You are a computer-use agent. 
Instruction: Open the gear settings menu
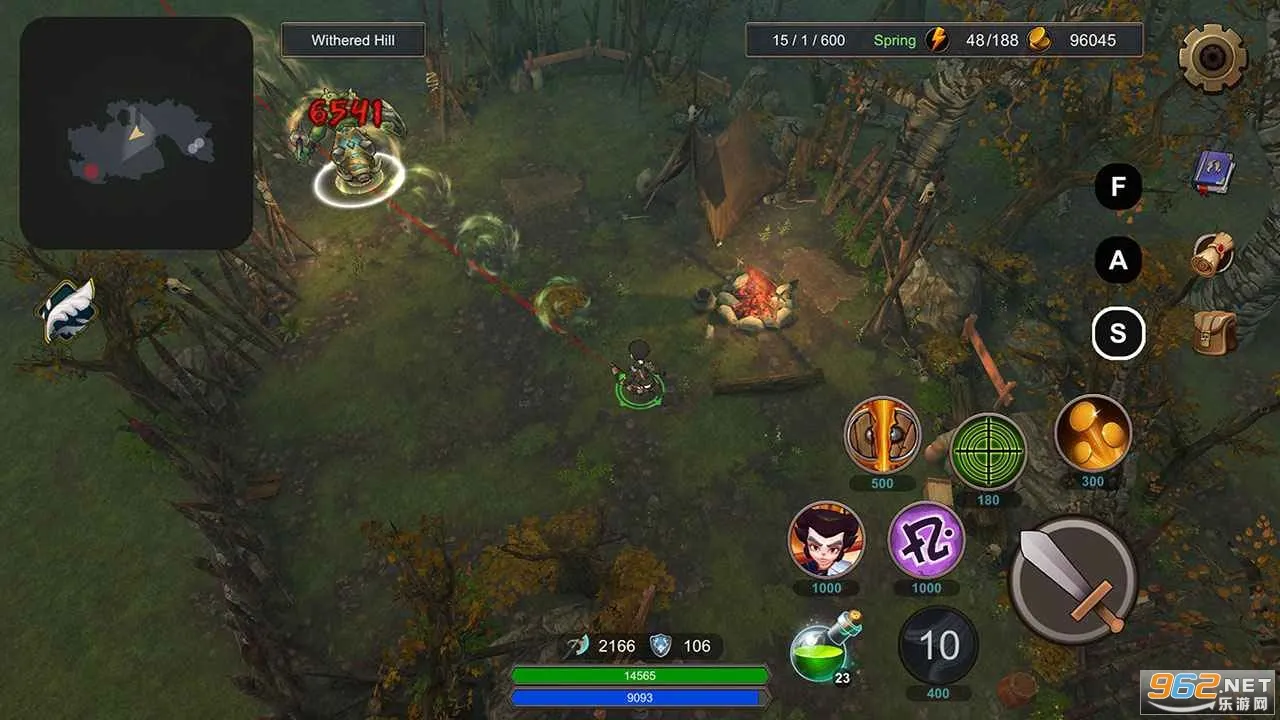[1213, 58]
